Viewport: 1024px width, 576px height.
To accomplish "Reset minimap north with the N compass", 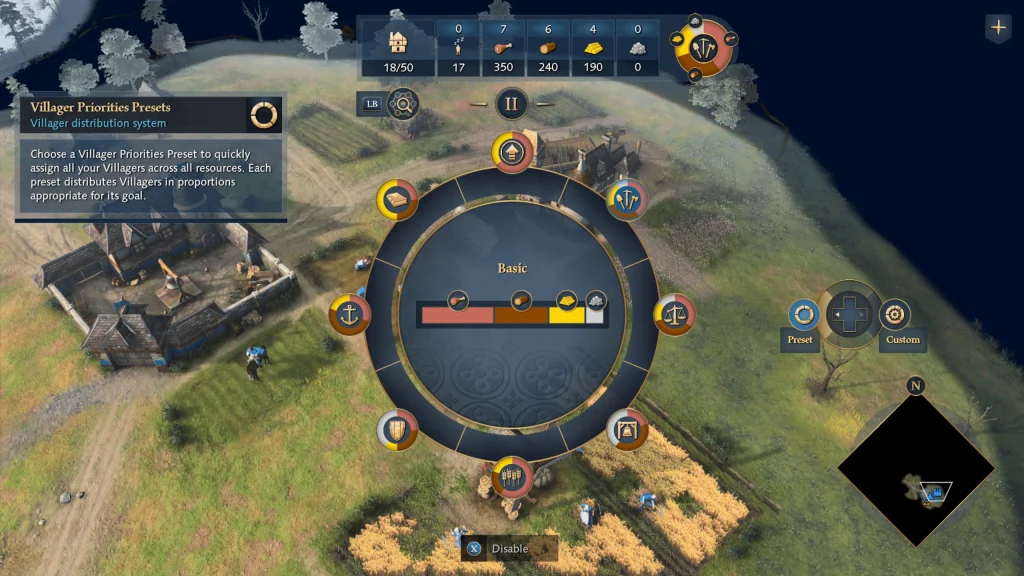I will click(916, 386).
